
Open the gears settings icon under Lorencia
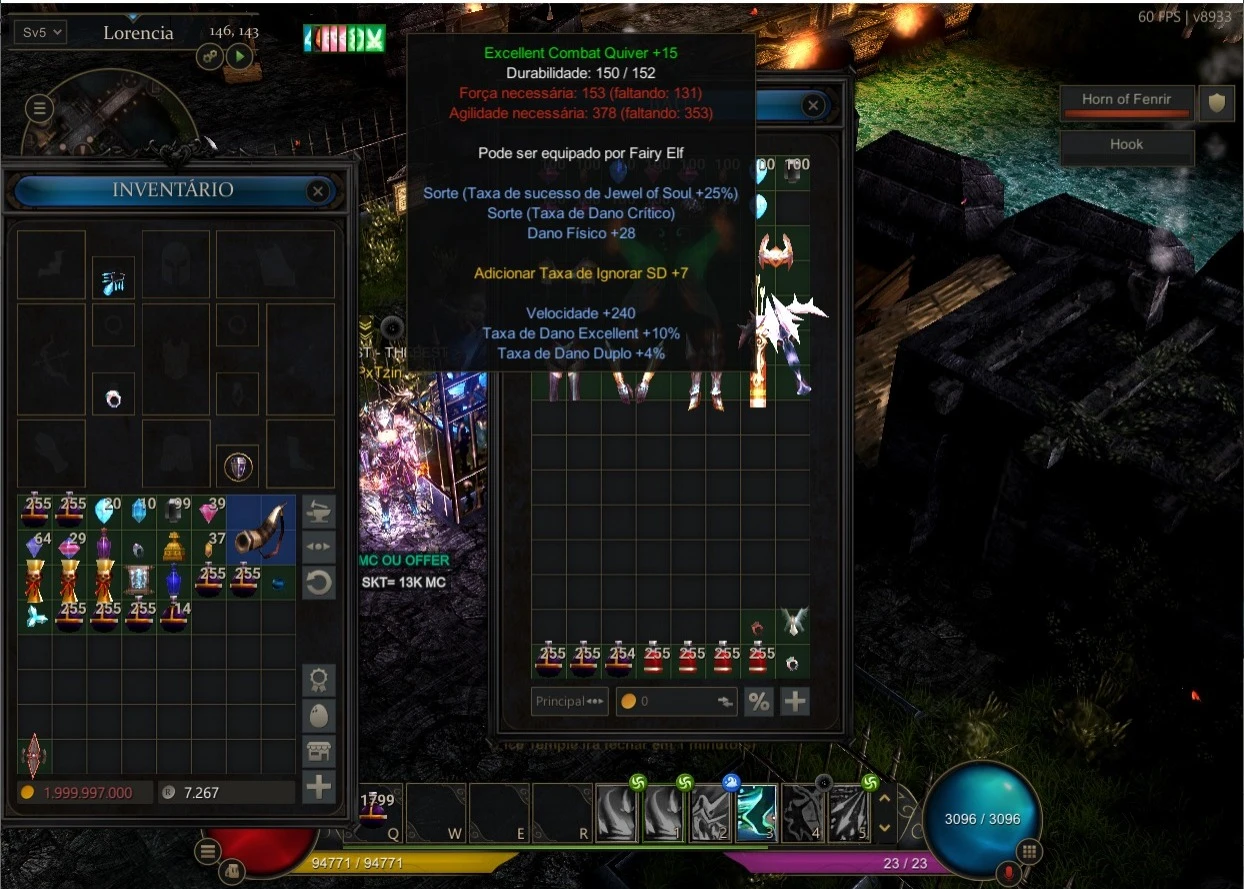(210, 56)
